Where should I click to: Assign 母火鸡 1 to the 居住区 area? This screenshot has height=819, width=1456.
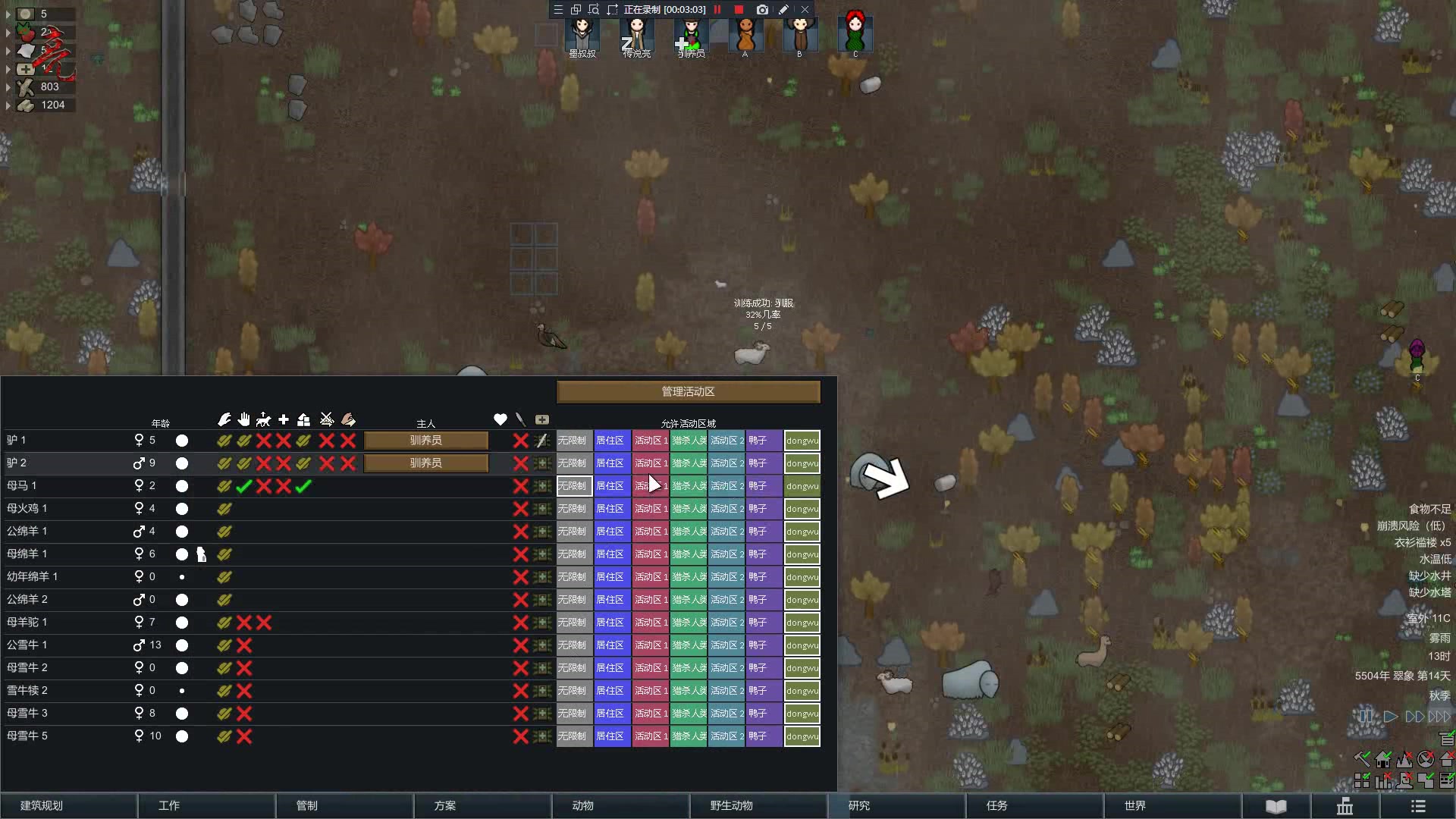click(x=611, y=509)
